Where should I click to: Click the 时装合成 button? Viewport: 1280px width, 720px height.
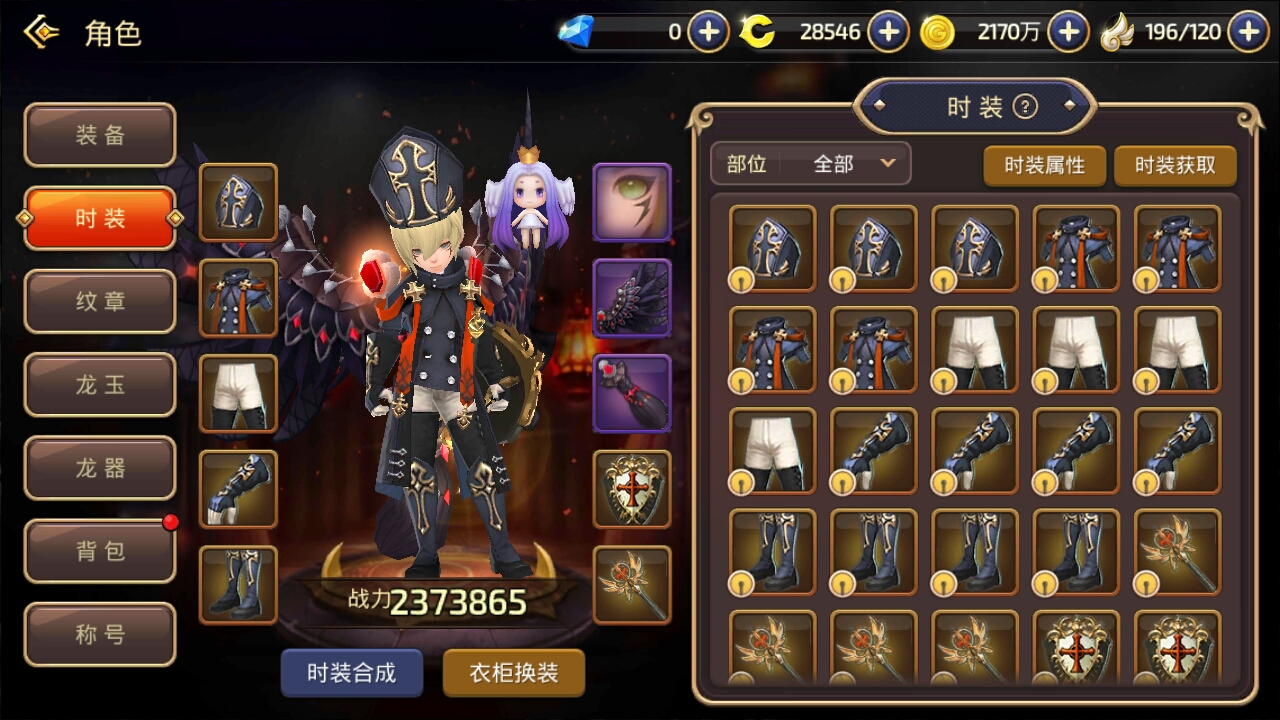point(351,673)
